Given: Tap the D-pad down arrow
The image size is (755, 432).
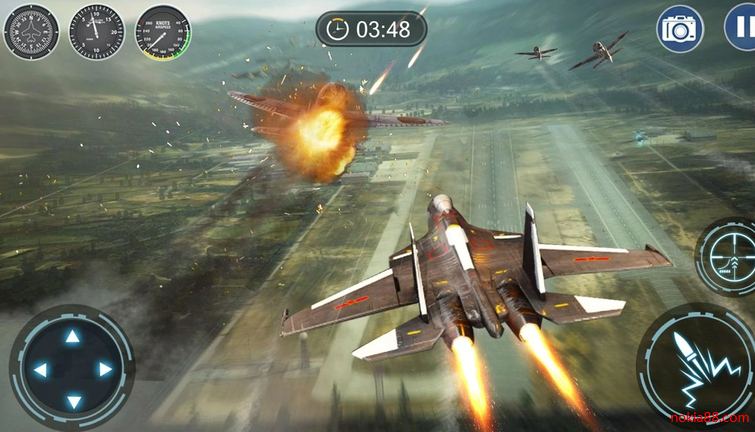Looking at the screenshot, I should tap(72, 402).
